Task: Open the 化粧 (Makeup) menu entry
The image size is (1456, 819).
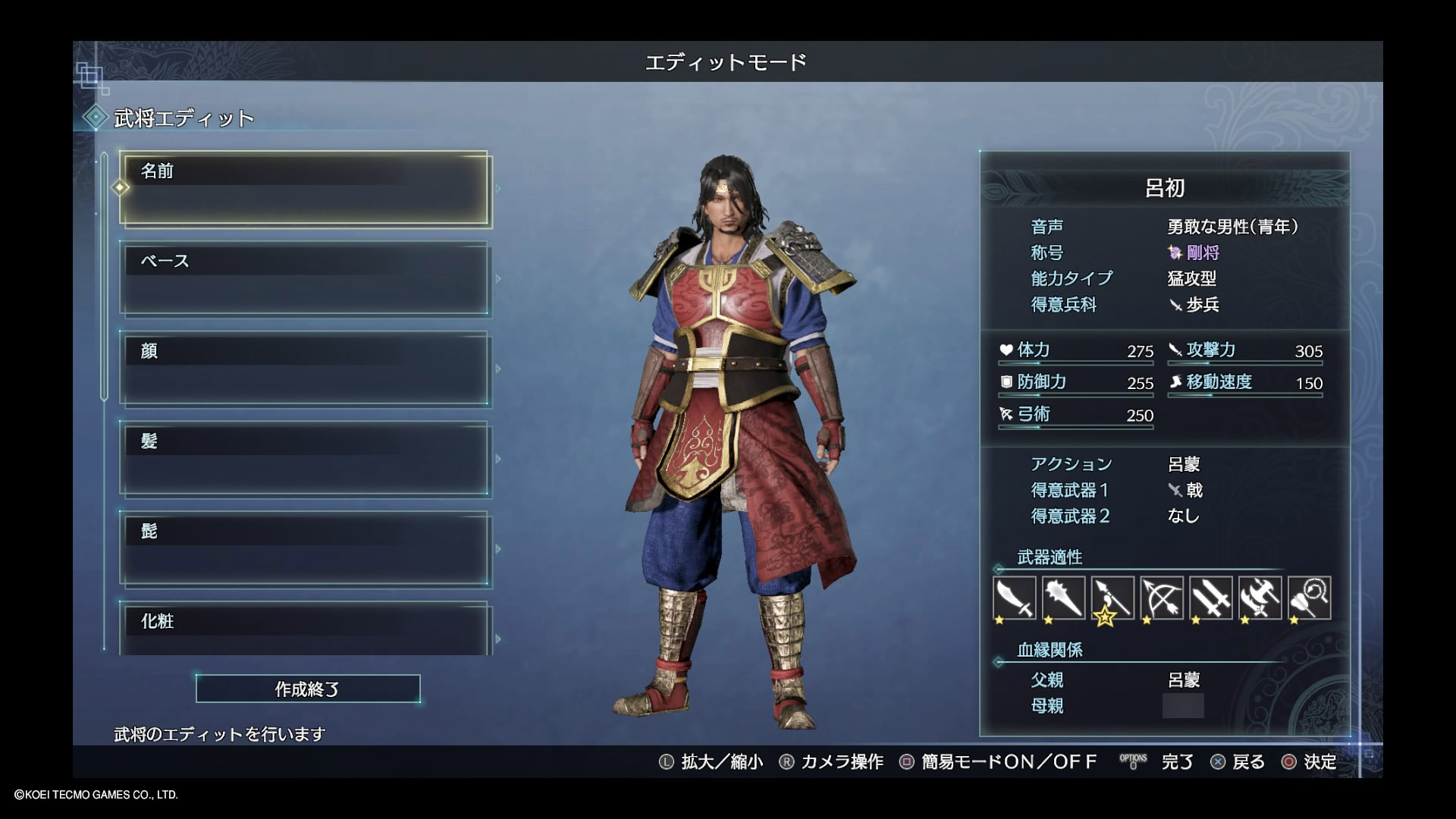Action: (304, 628)
